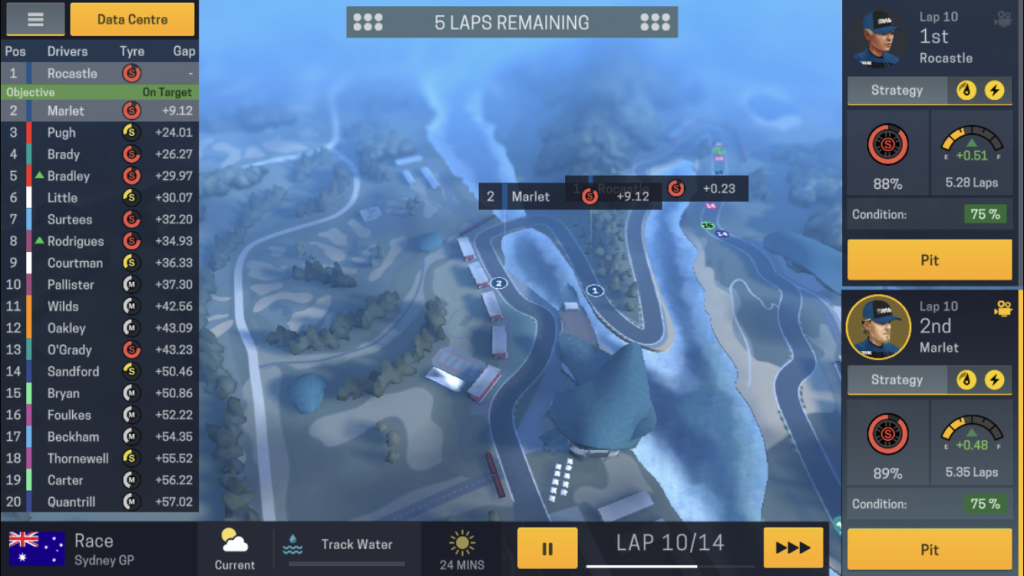The image size is (1024, 576).
Task: Pit Marlet's car
Action: coord(929,549)
